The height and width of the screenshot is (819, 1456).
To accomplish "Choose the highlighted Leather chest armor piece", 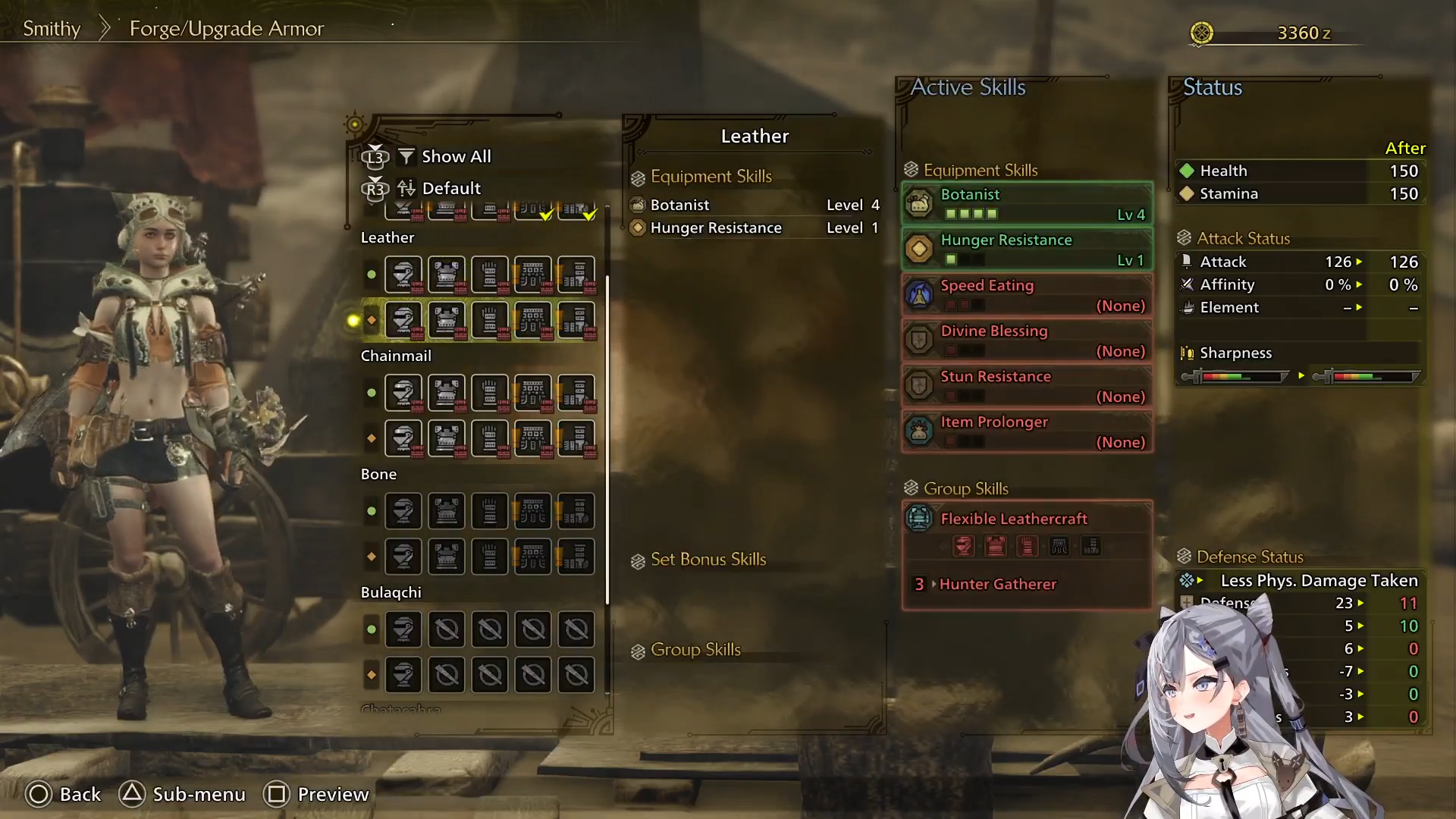I will (447, 320).
